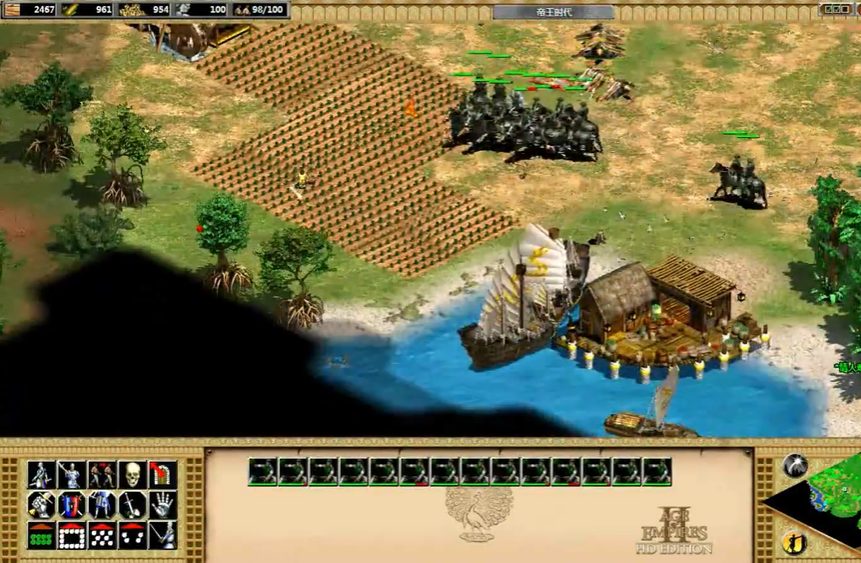
Task: Set the gauntlet with sword aggressive stance
Action: coord(41,505)
